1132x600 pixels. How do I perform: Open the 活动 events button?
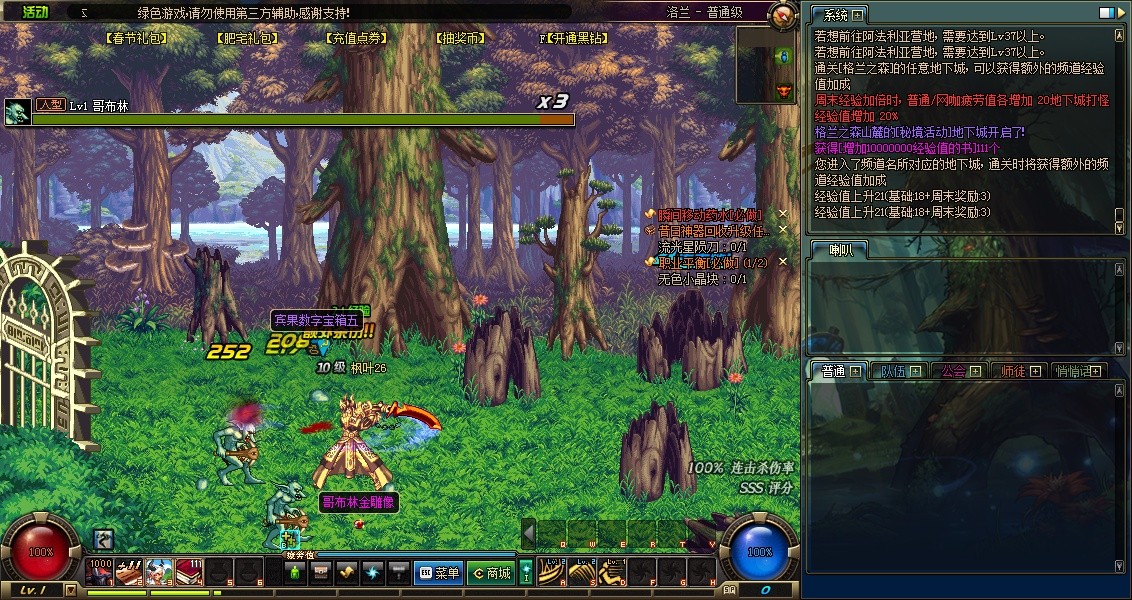pos(35,12)
